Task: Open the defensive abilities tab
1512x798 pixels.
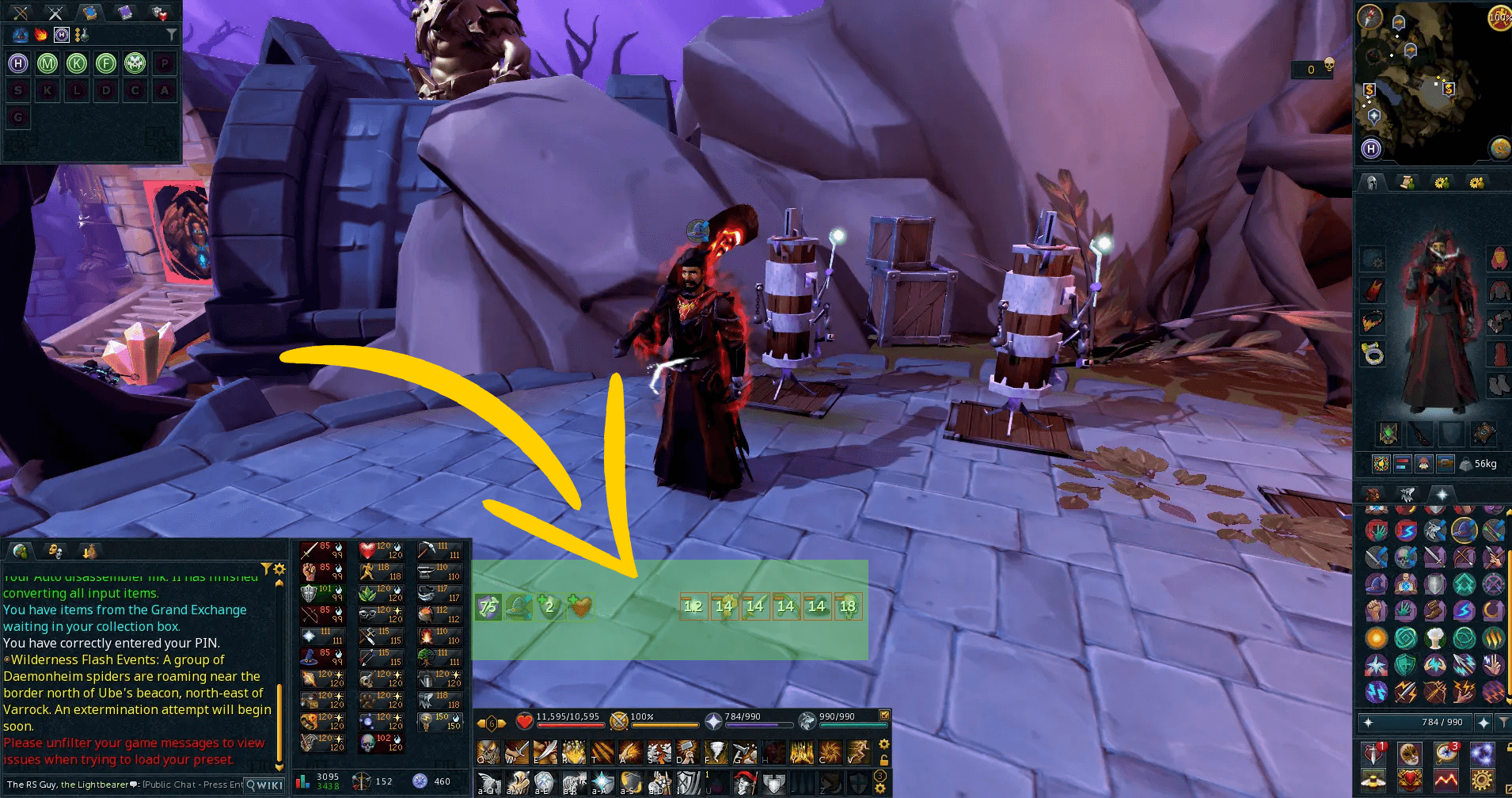Action: [x=158, y=13]
